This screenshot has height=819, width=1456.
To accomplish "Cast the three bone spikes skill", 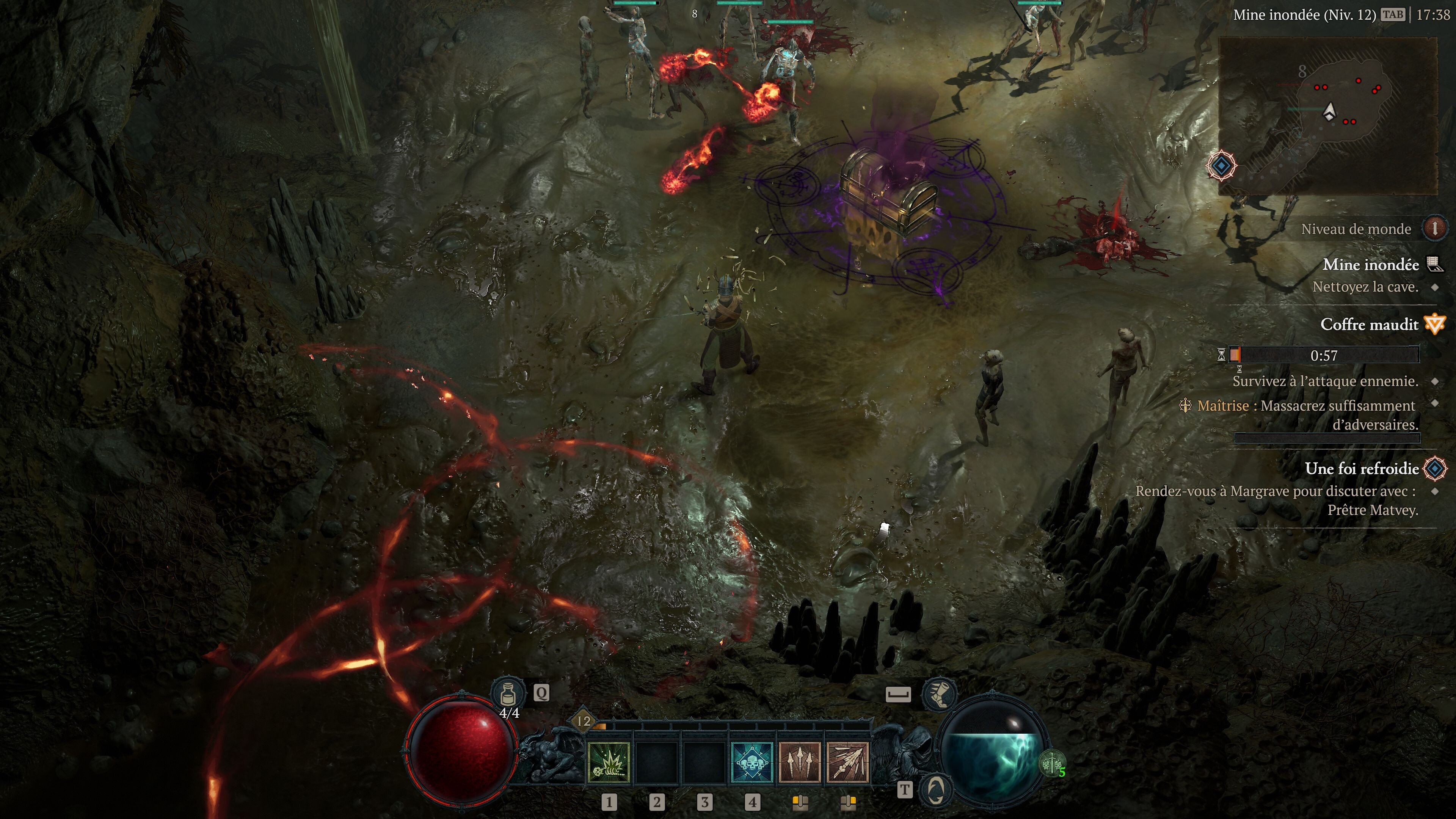I will coord(800,763).
